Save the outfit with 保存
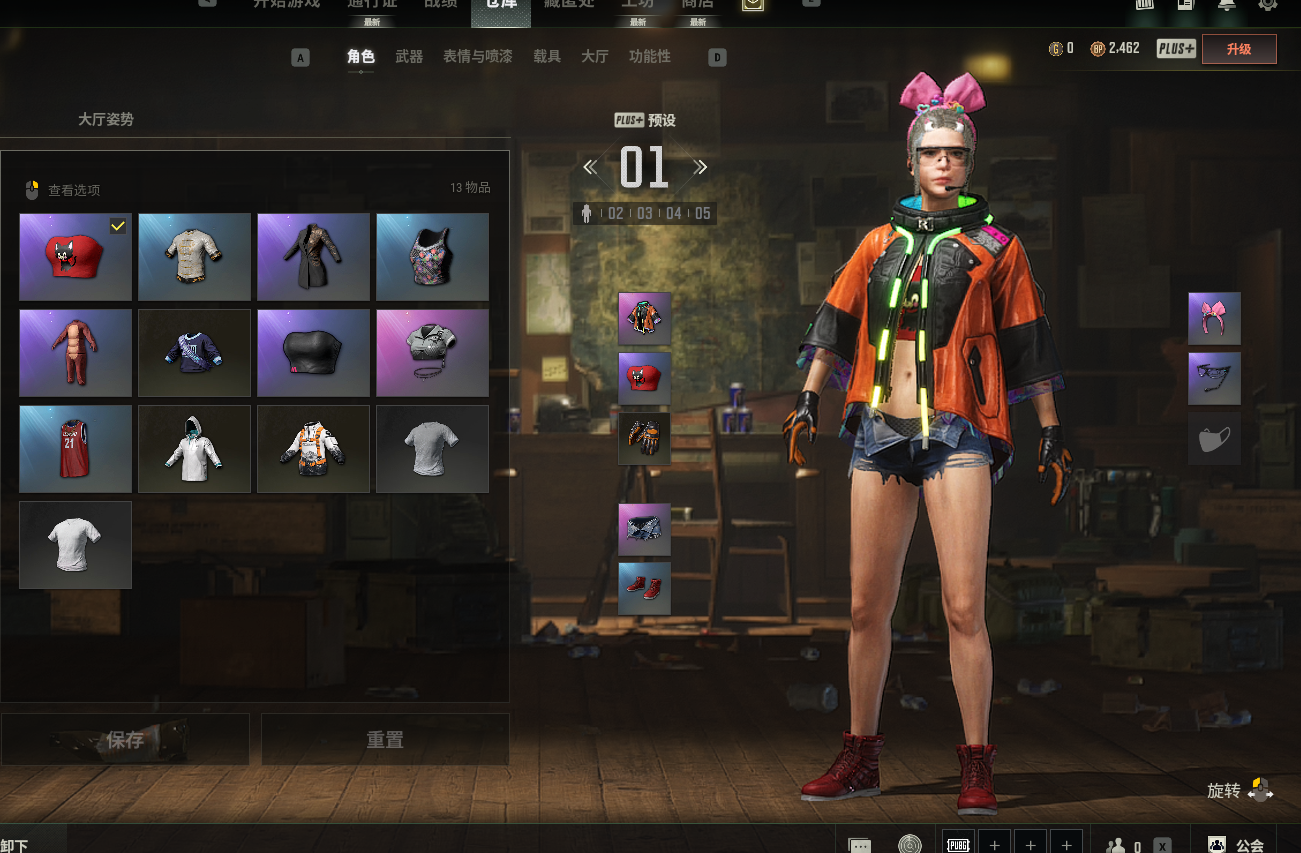 pos(125,740)
